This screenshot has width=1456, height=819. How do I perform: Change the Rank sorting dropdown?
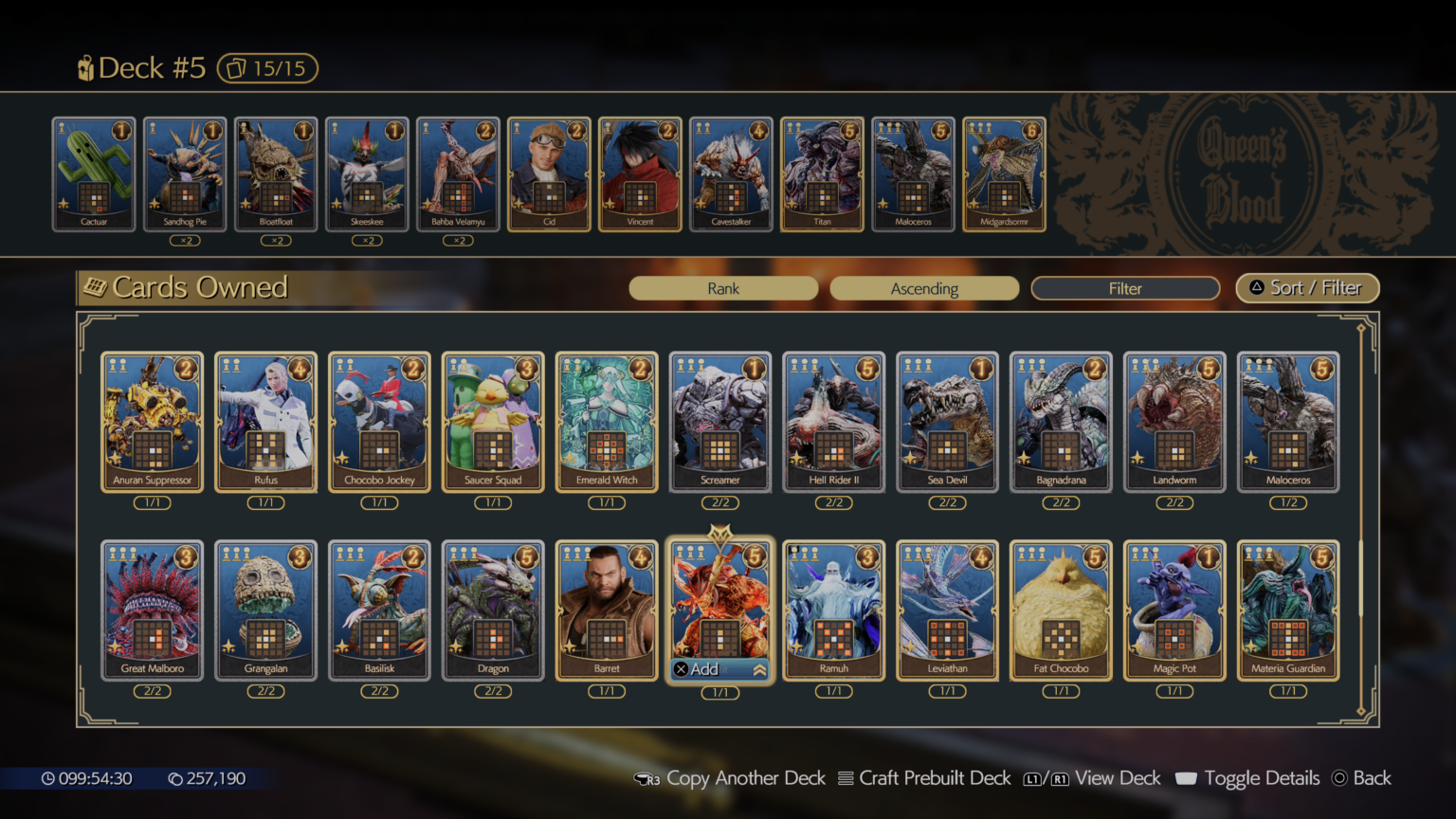(723, 288)
